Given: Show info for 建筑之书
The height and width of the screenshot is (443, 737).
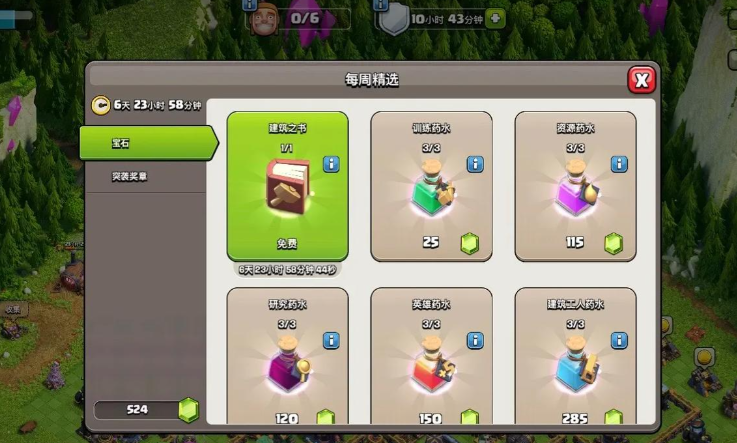Looking at the screenshot, I should point(332,164).
